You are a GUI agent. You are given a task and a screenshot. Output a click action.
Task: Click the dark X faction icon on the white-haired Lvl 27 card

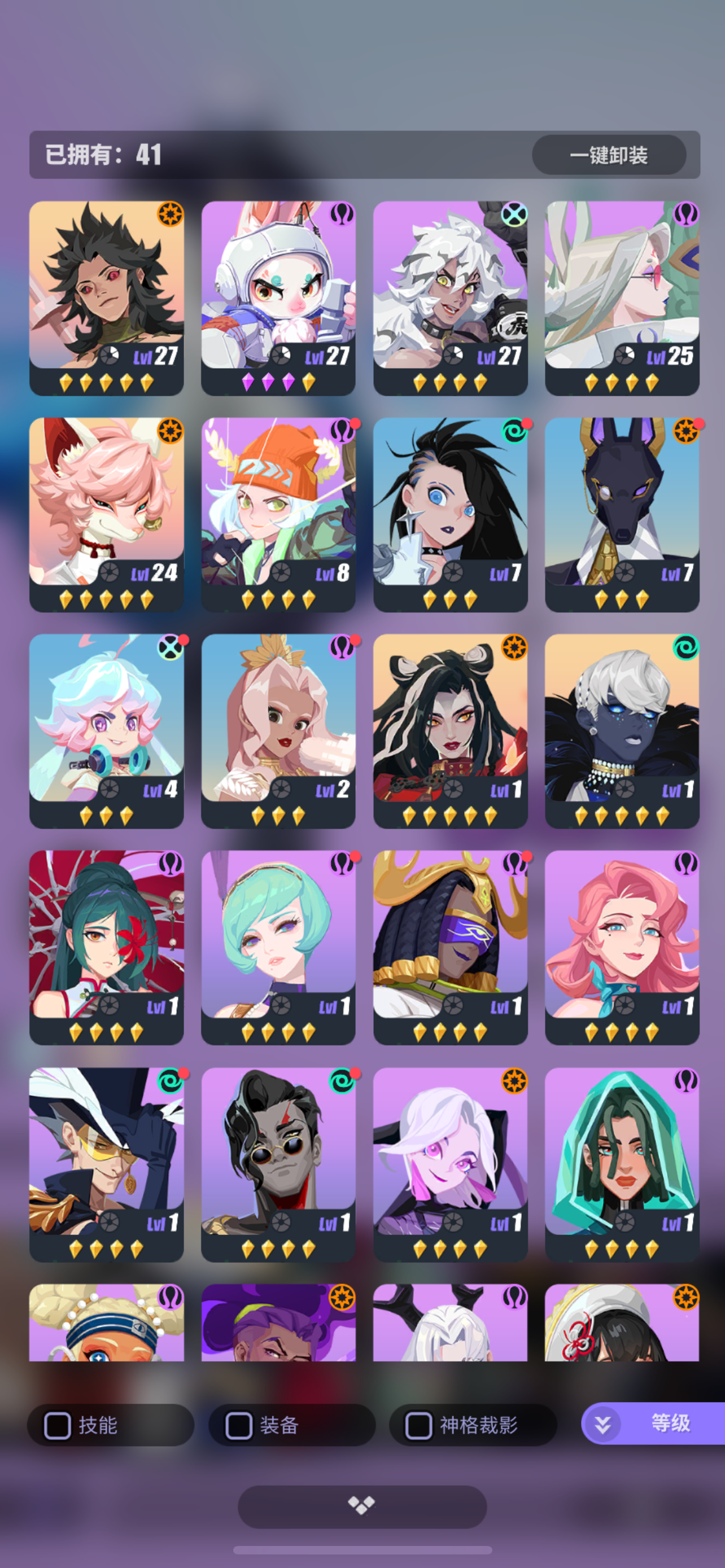516,214
